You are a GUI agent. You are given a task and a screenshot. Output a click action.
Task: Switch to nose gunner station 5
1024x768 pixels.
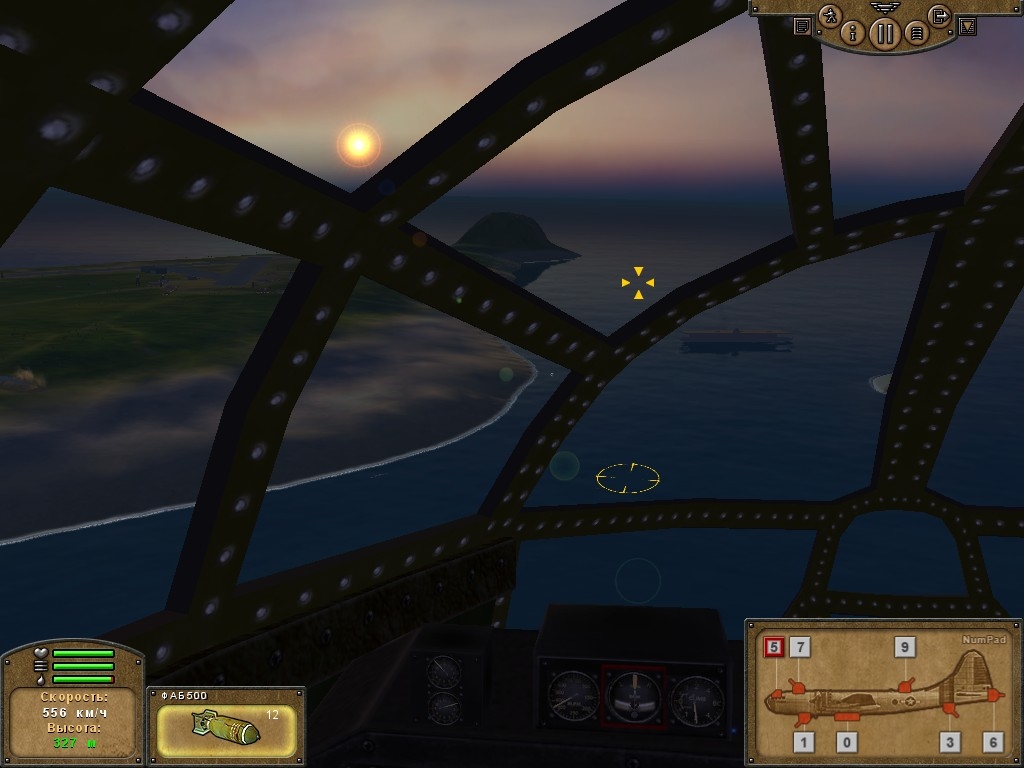pos(773,647)
